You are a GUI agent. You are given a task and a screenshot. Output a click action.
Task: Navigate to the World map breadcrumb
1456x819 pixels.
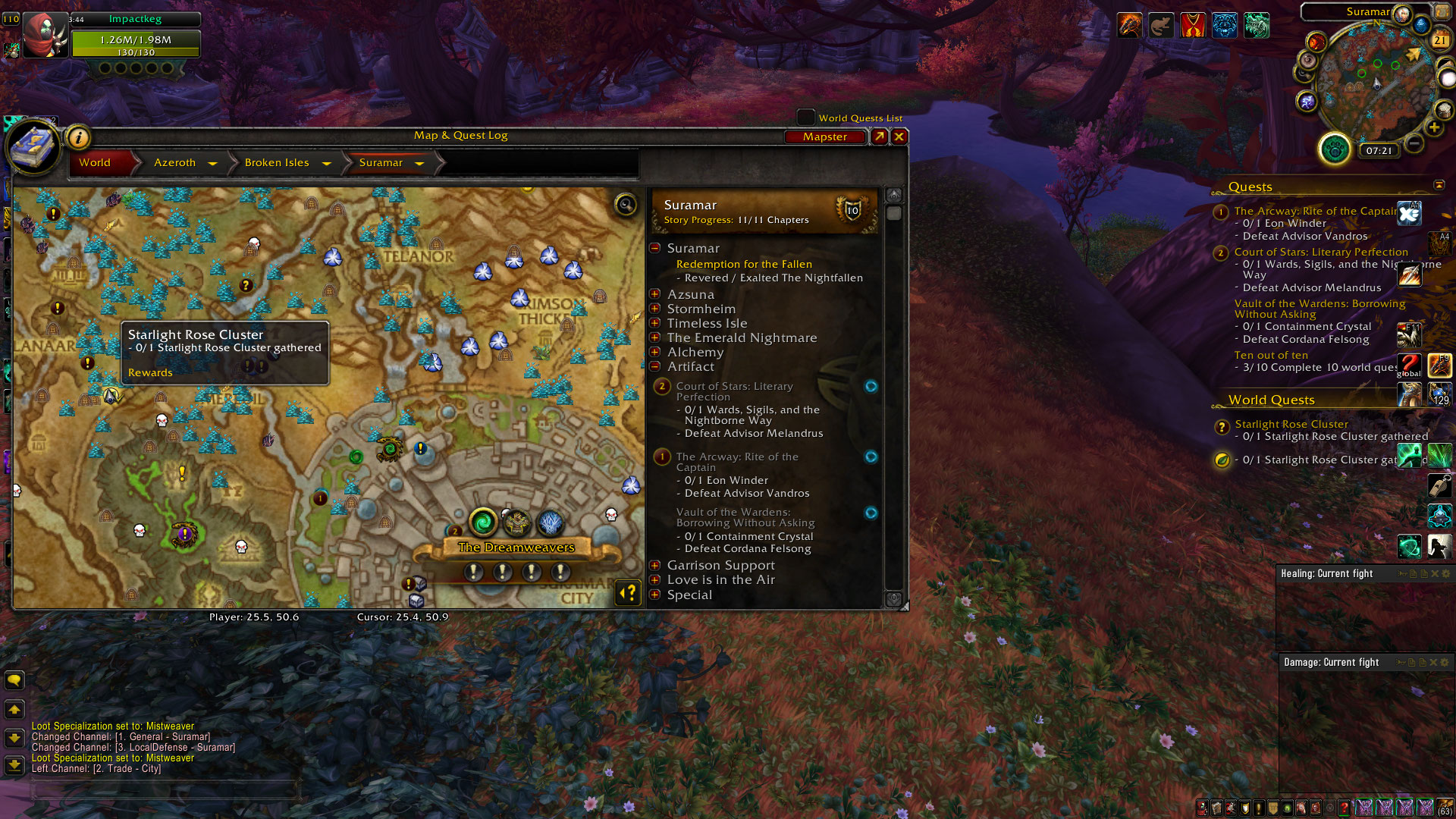pyautogui.click(x=95, y=162)
